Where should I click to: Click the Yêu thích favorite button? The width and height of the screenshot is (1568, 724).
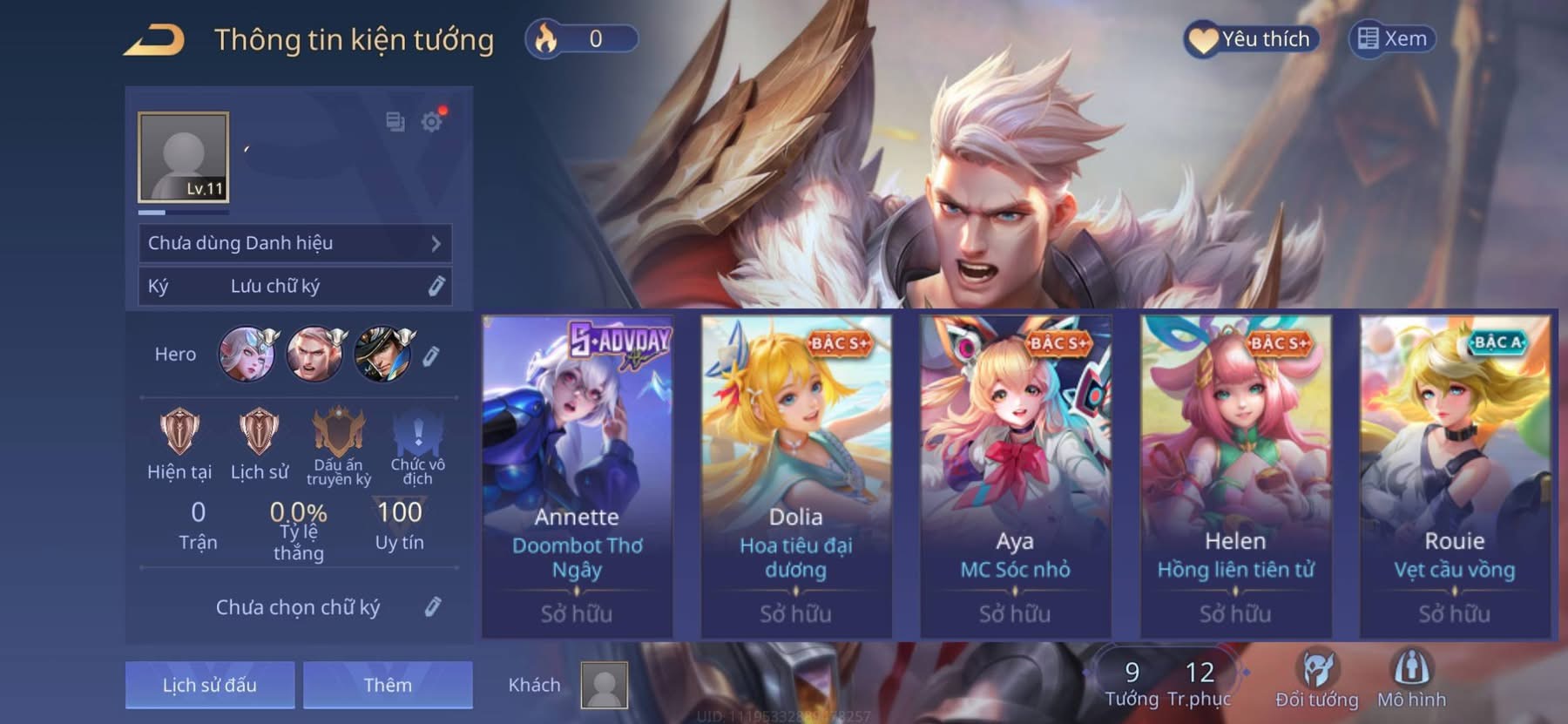[1251, 39]
